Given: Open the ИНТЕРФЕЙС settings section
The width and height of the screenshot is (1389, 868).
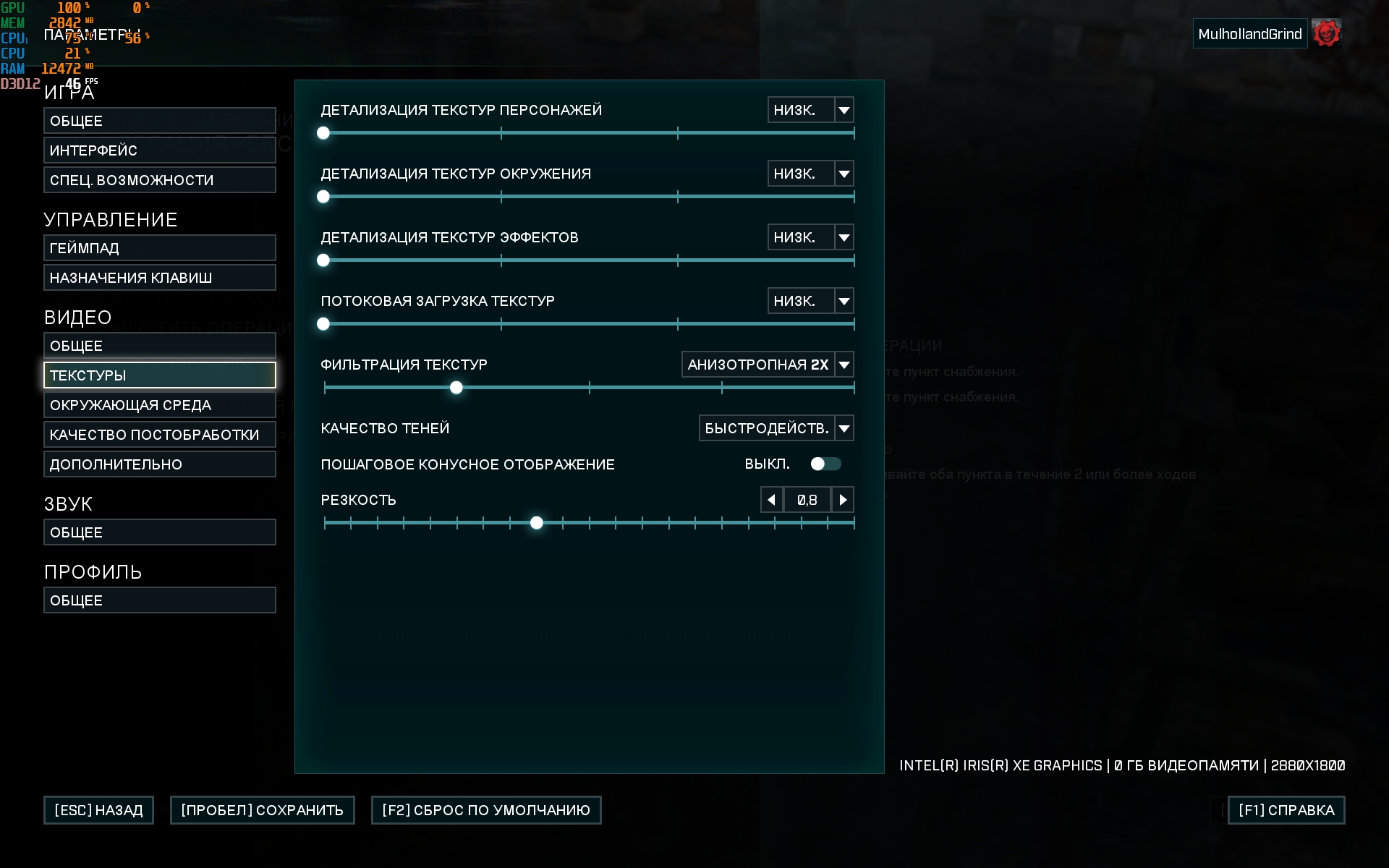Looking at the screenshot, I should point(159,150).
